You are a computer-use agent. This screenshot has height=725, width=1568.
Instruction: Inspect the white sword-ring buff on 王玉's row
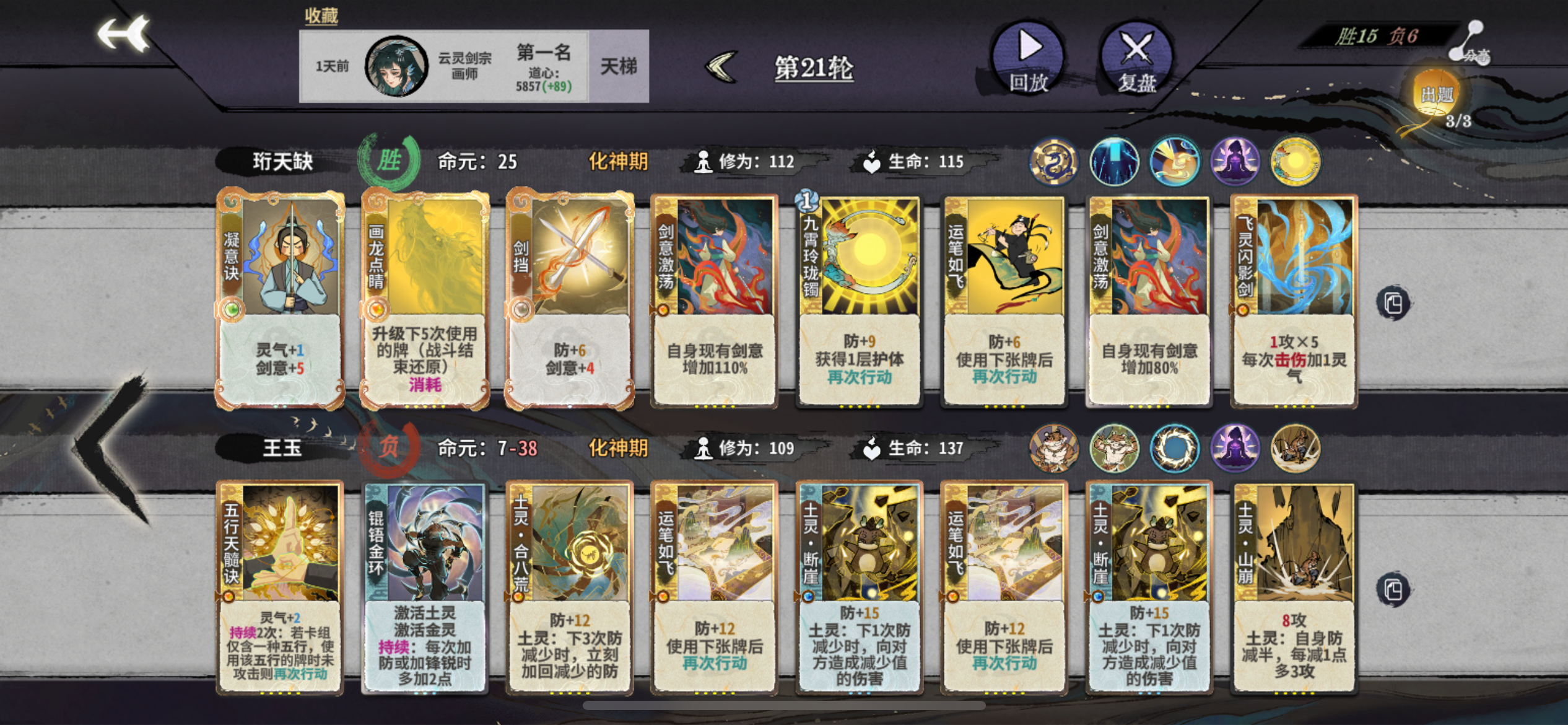[1174, 450]
